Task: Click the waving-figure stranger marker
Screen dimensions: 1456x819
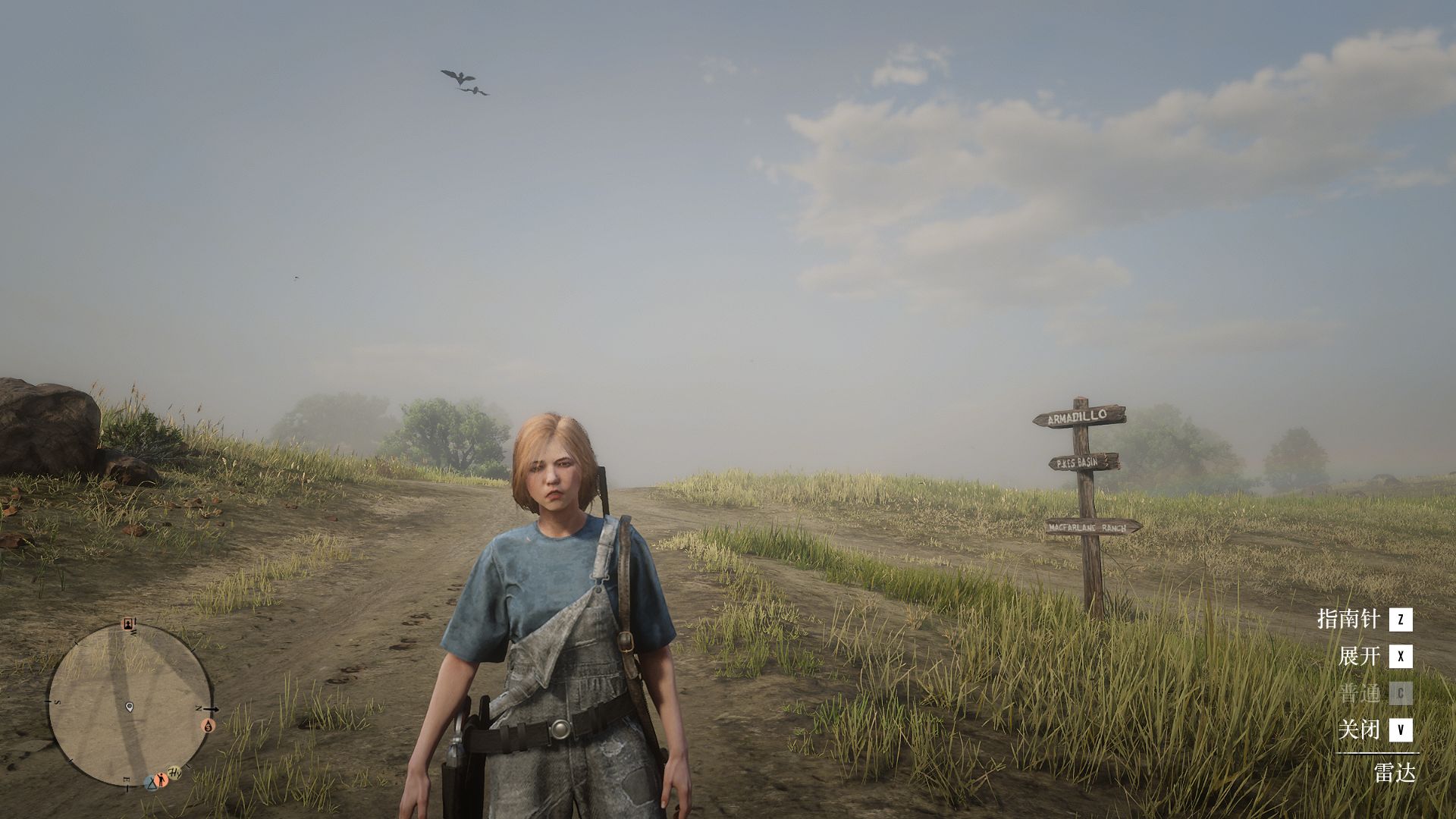Action: tap(162, 780)
